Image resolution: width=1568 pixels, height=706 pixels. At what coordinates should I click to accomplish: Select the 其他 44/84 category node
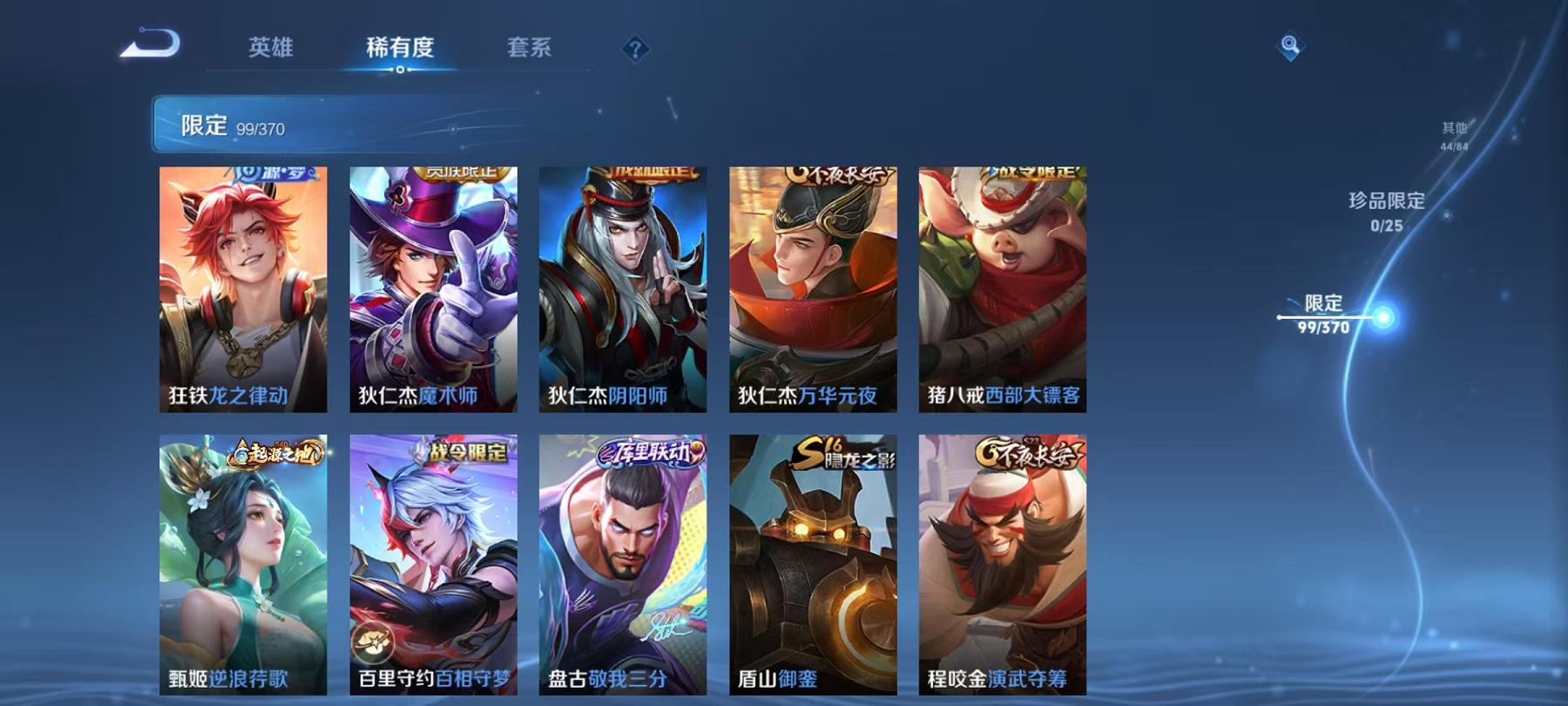[1451, 132]
